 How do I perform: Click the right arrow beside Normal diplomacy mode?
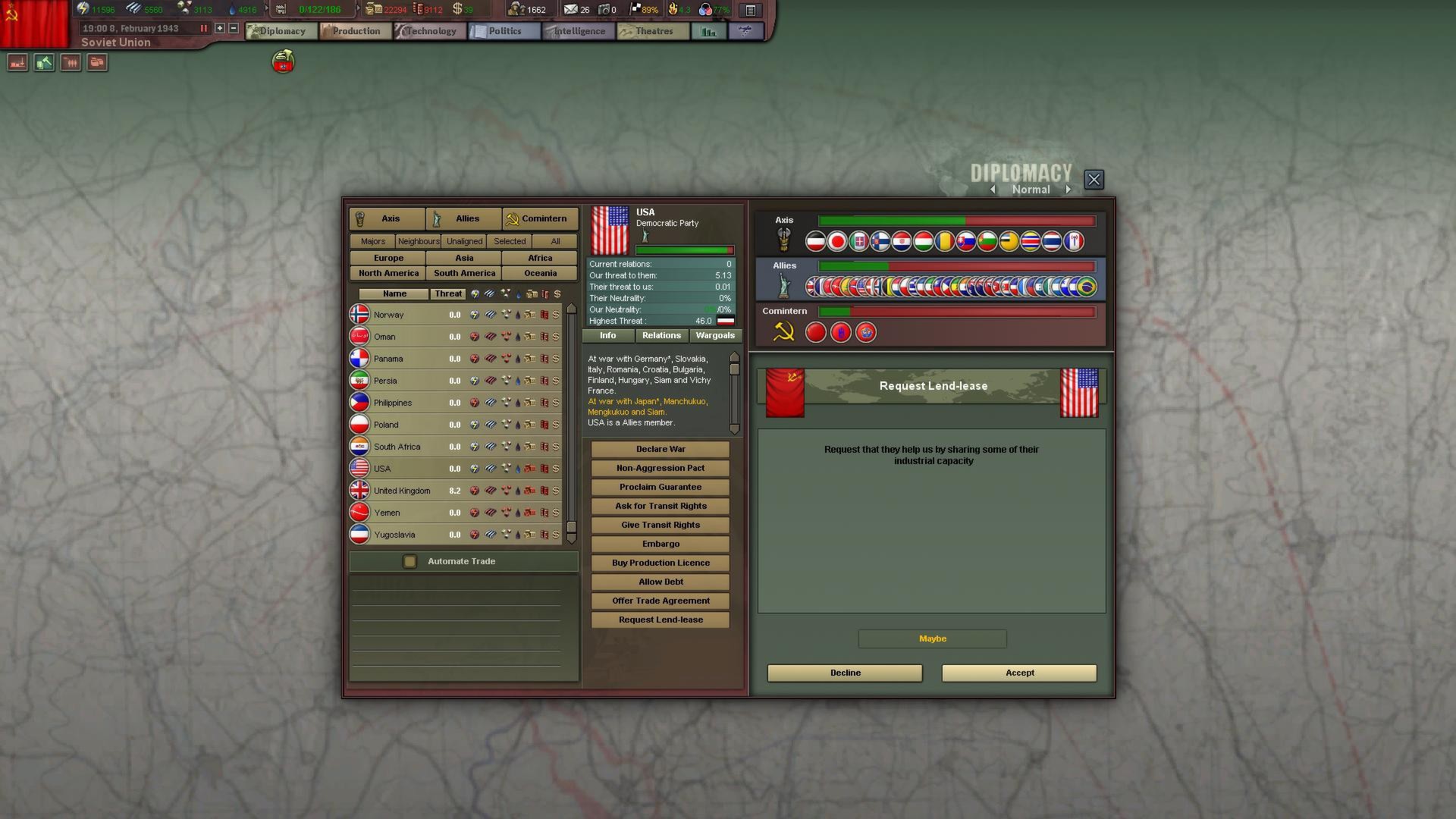1068,189
